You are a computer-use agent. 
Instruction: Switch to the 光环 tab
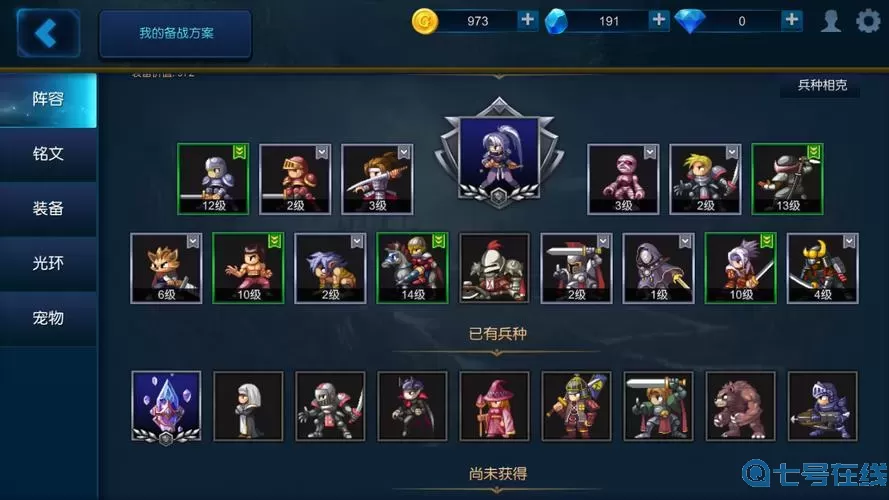(48, 263)
